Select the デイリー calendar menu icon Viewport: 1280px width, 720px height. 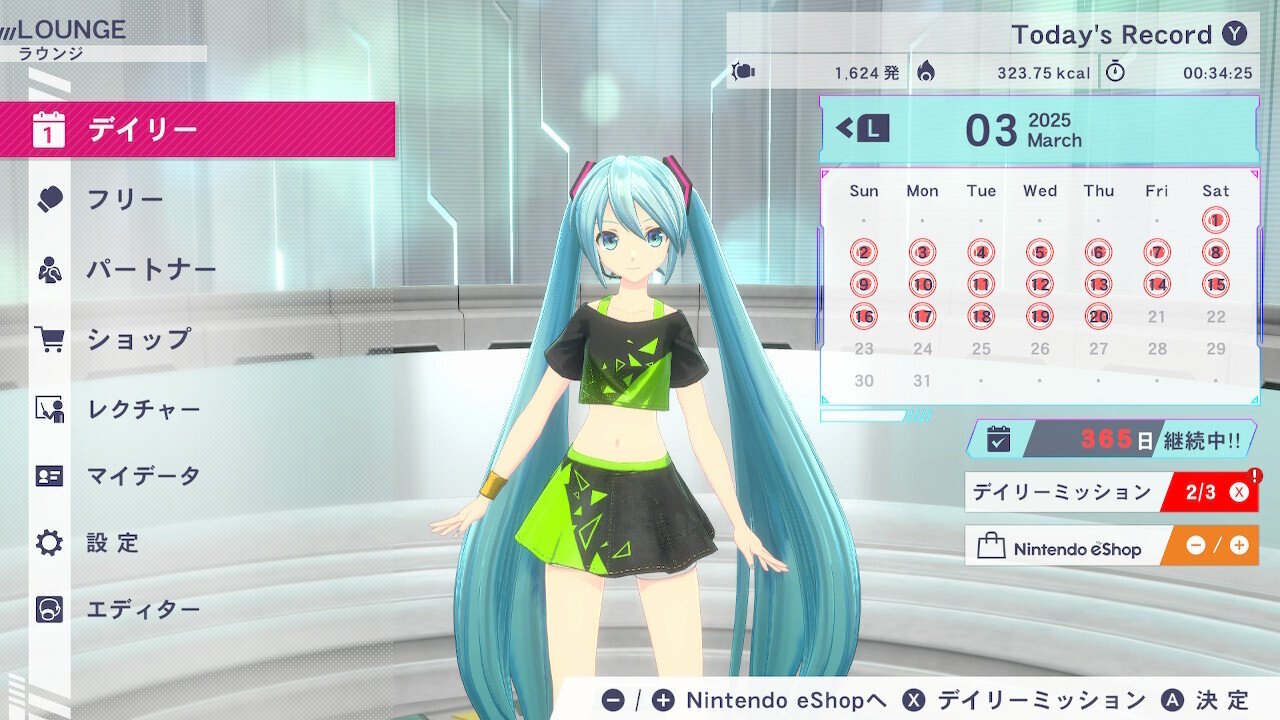pyautogui.click(x=48, y=128)
